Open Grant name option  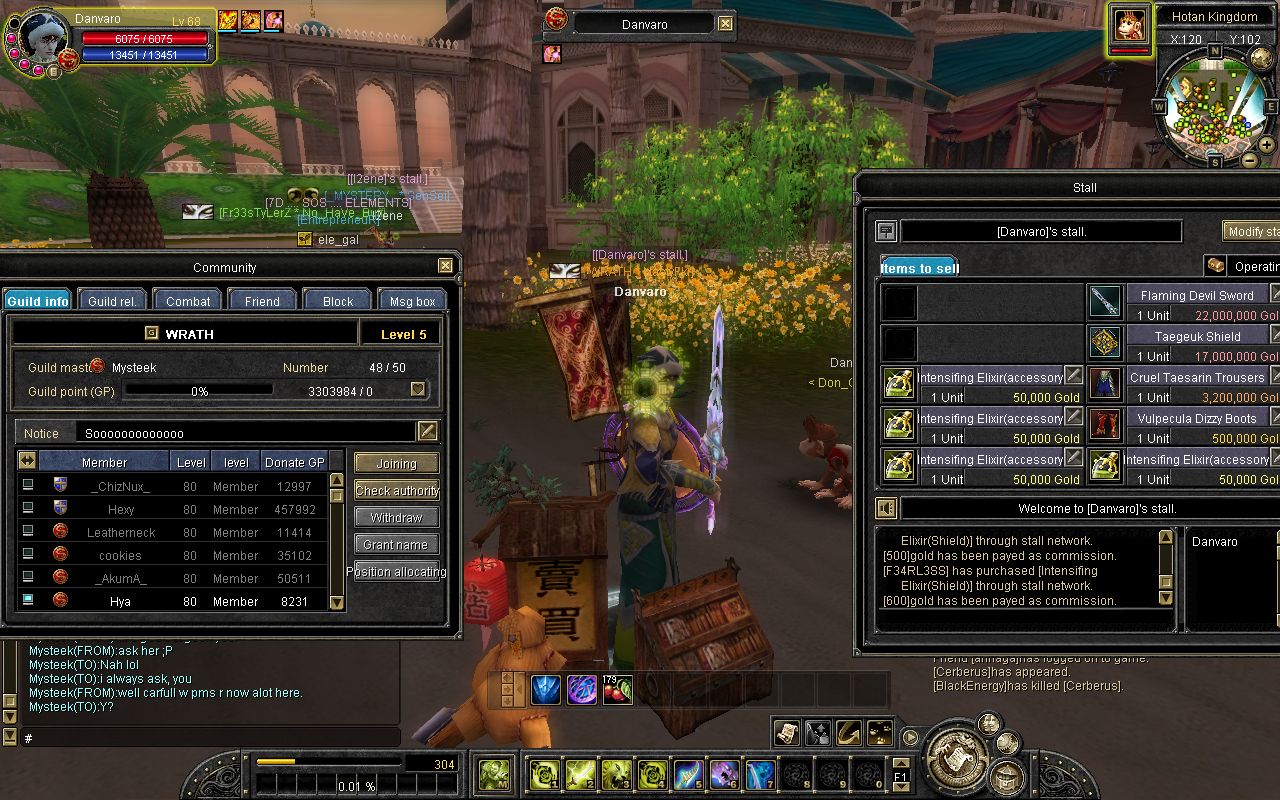pos(396,545)
